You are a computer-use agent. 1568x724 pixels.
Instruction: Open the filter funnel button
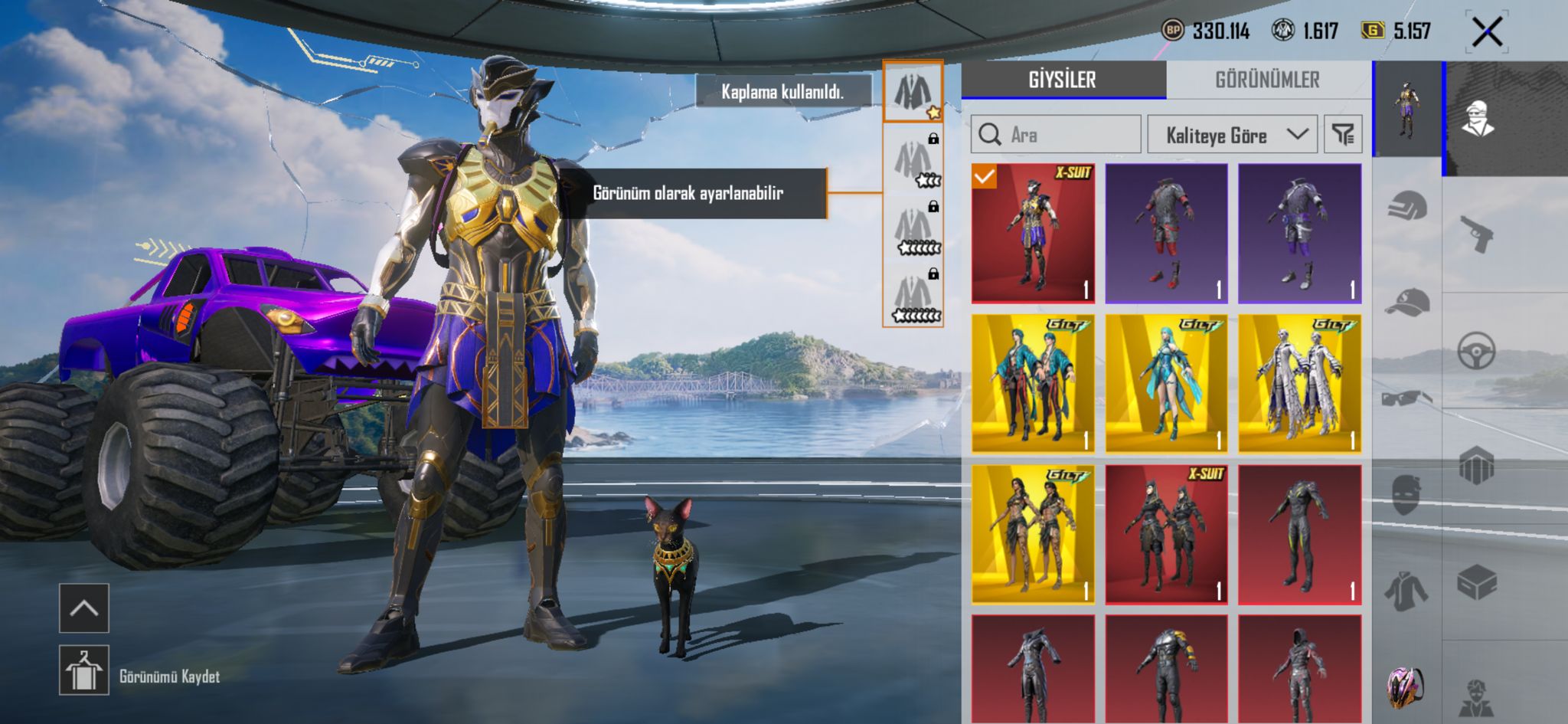[x=1343, y=135]
